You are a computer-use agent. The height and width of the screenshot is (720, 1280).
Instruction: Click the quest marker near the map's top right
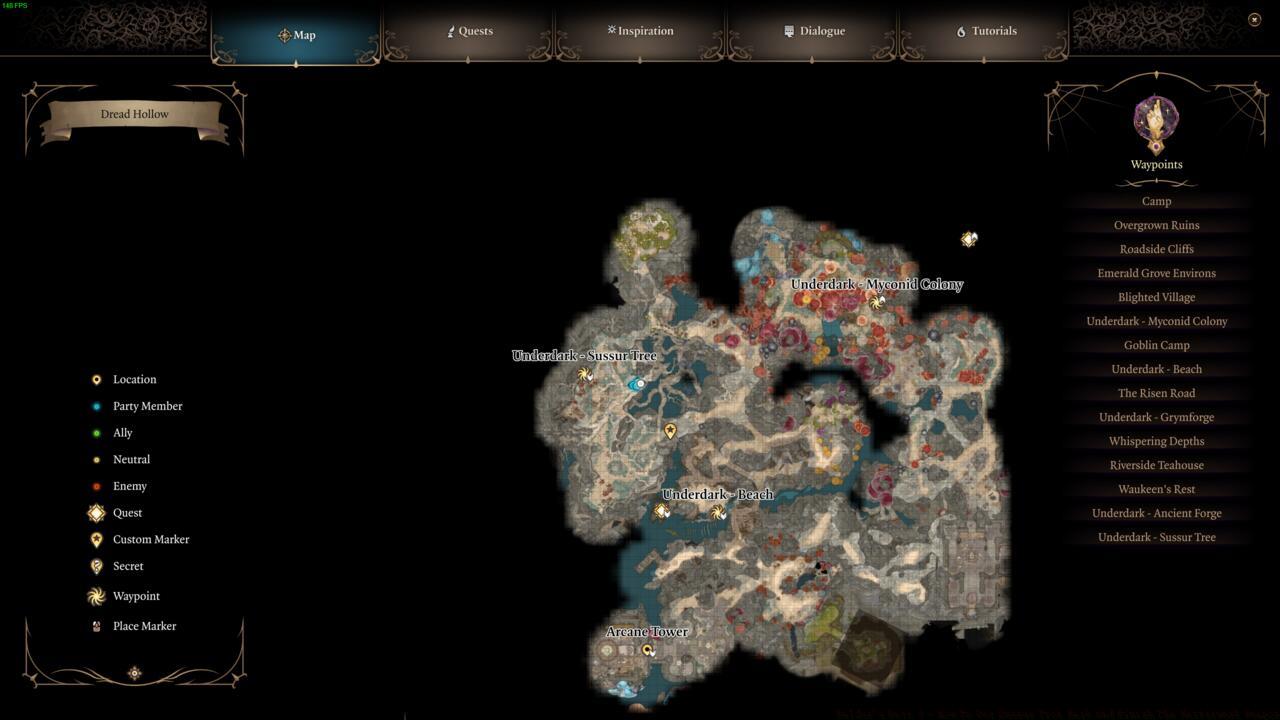968,239
